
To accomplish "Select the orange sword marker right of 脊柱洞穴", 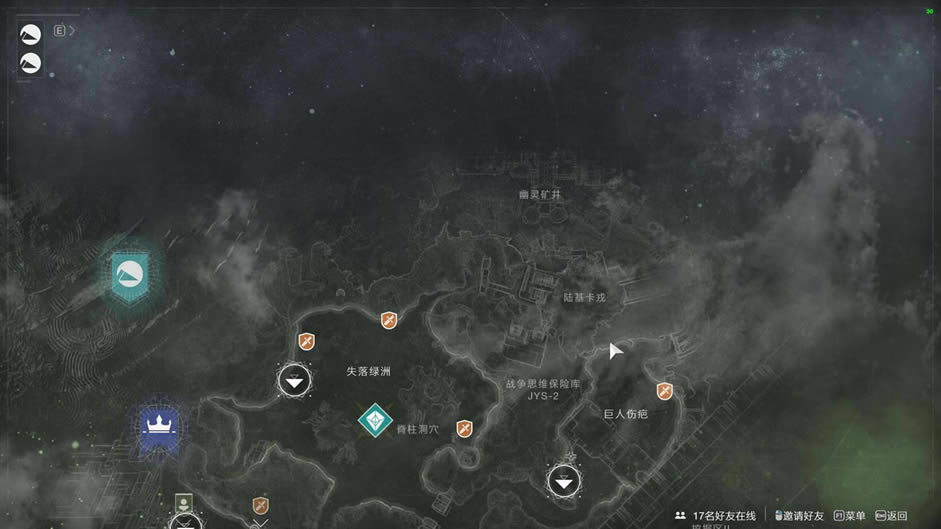I will [464, 429].
